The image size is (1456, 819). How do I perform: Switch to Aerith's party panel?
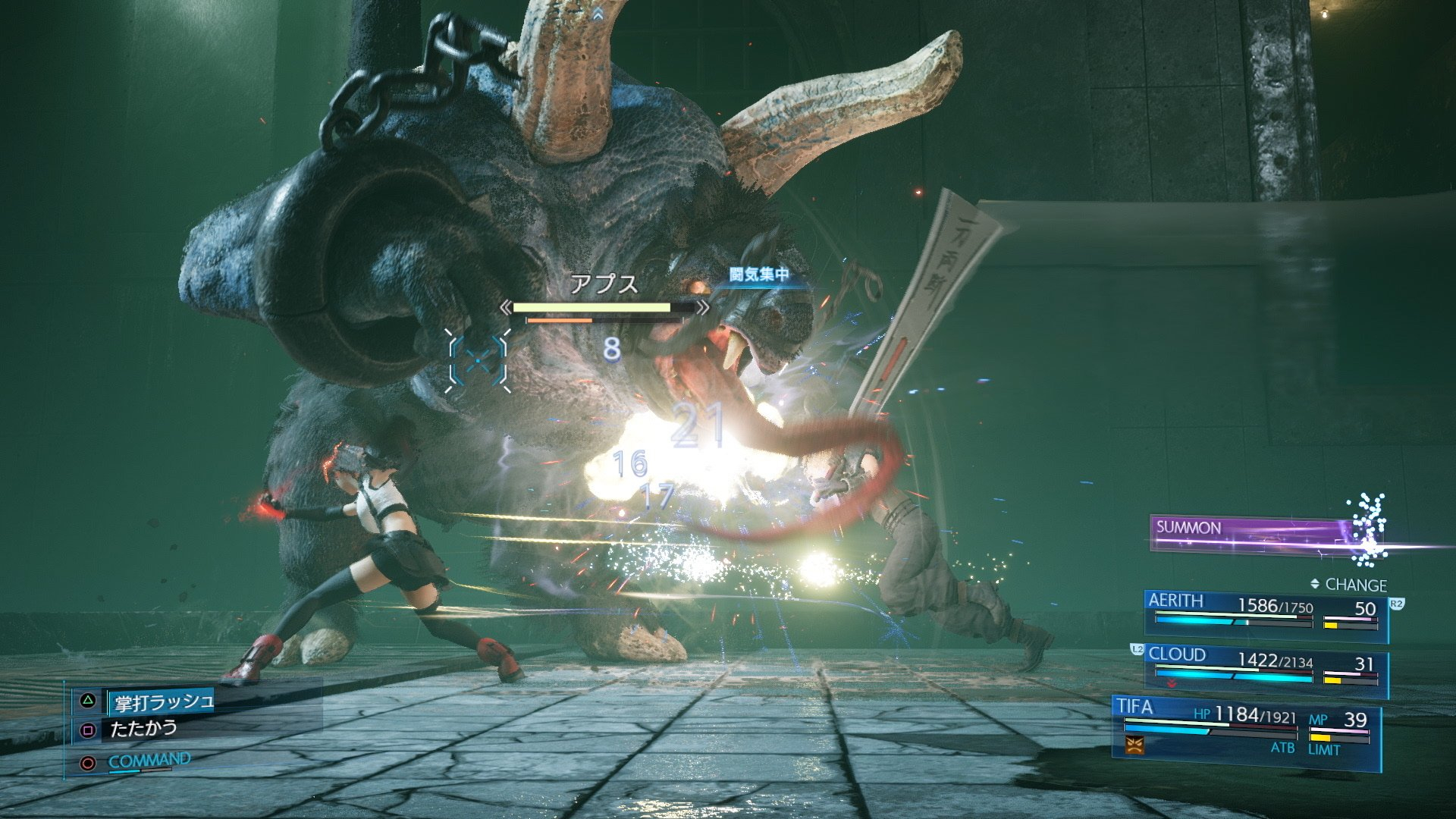pos(1265,615)
